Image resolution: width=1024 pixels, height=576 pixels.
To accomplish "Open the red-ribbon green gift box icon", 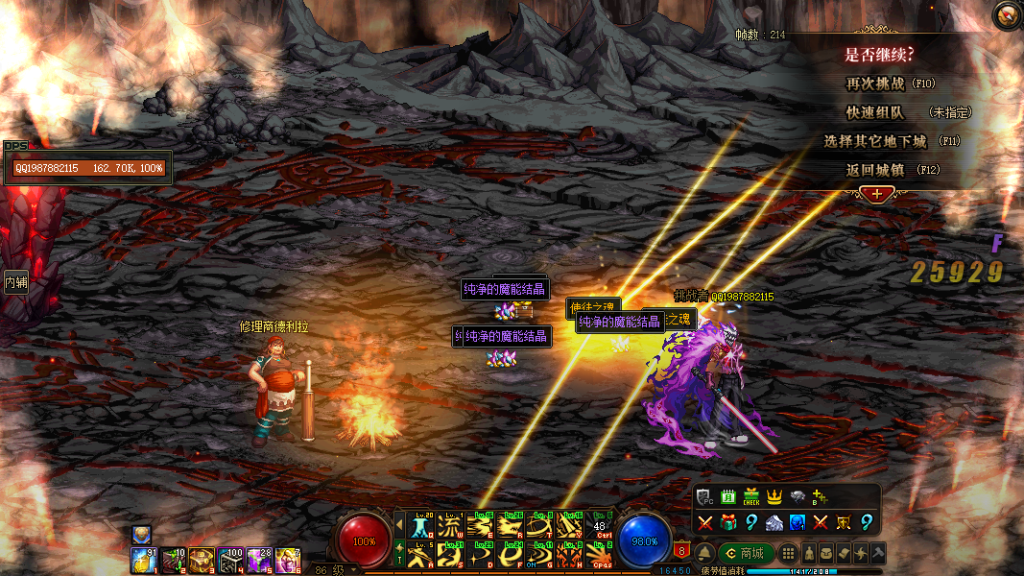I will (x=728, y=522).
